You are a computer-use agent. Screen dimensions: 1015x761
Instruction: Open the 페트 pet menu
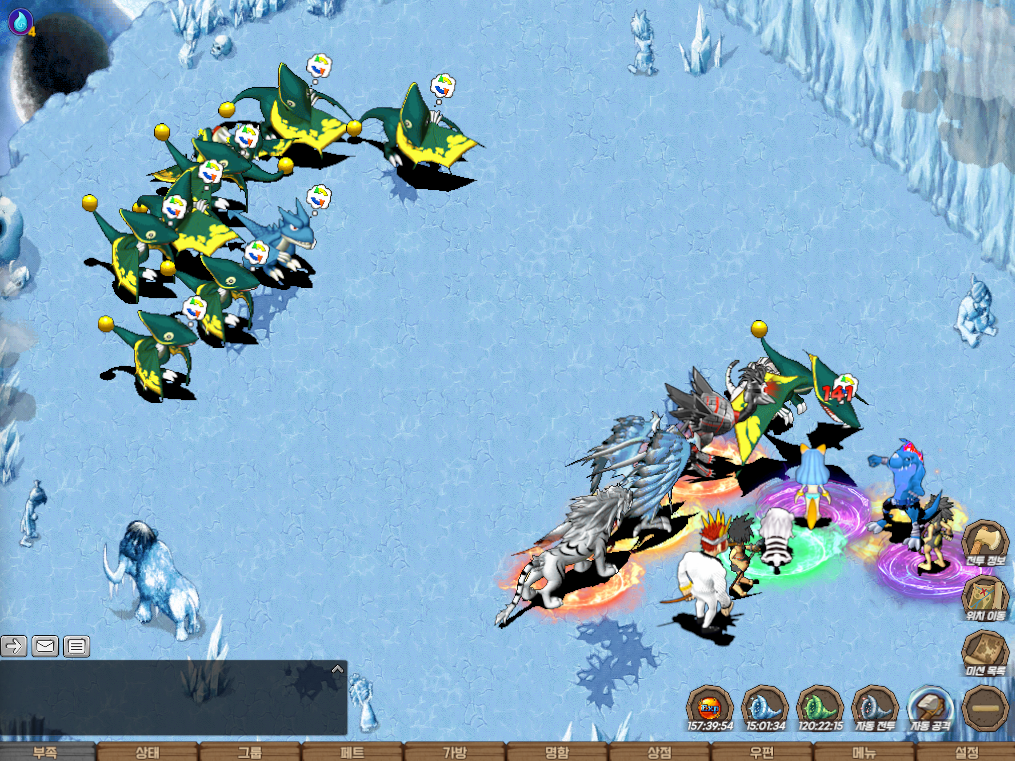click(352, 752)
